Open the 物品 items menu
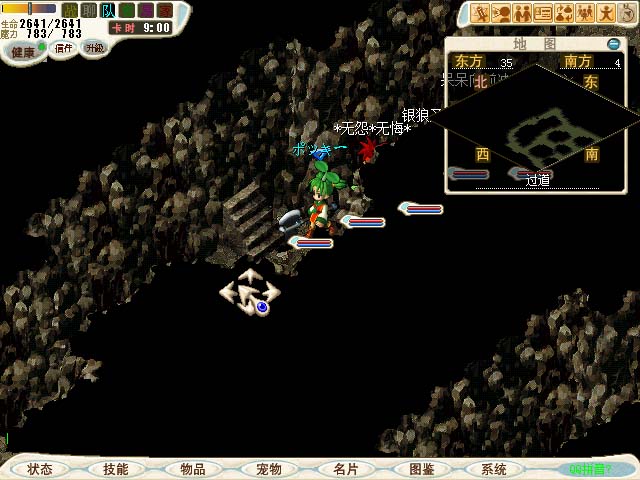 pyautogui.click(x=193, y=469)
